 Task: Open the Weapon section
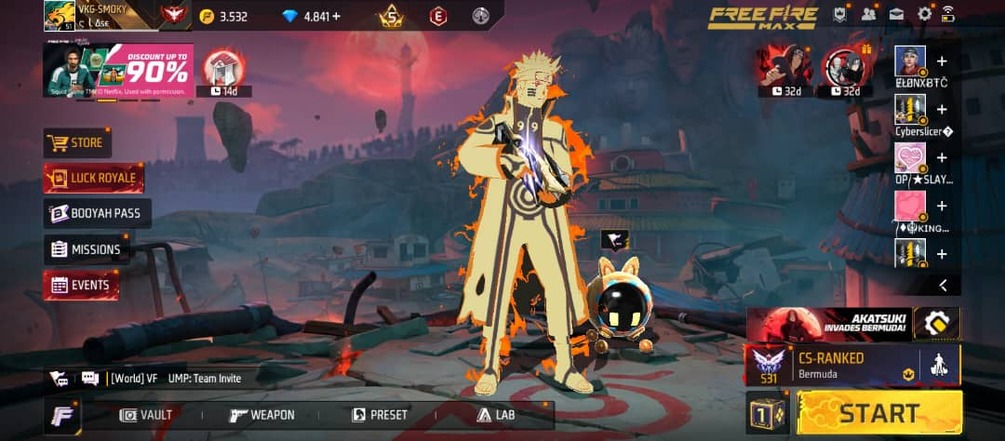[262, 415]
